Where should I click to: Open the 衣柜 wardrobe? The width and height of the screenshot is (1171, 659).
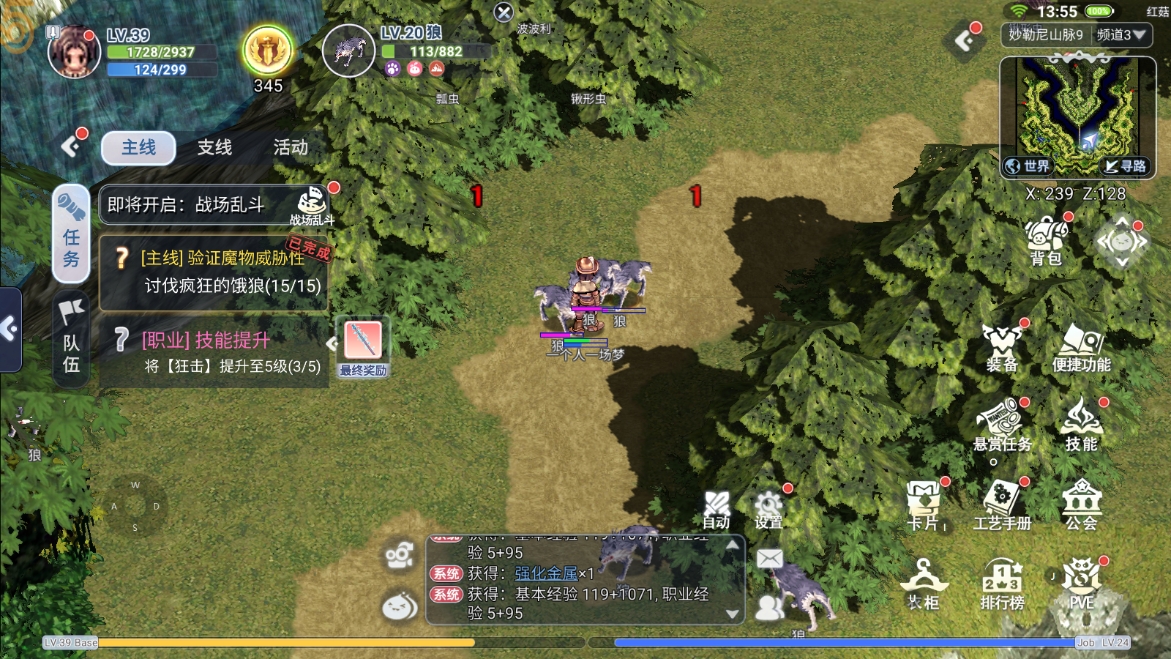click(x=922, y=583)
